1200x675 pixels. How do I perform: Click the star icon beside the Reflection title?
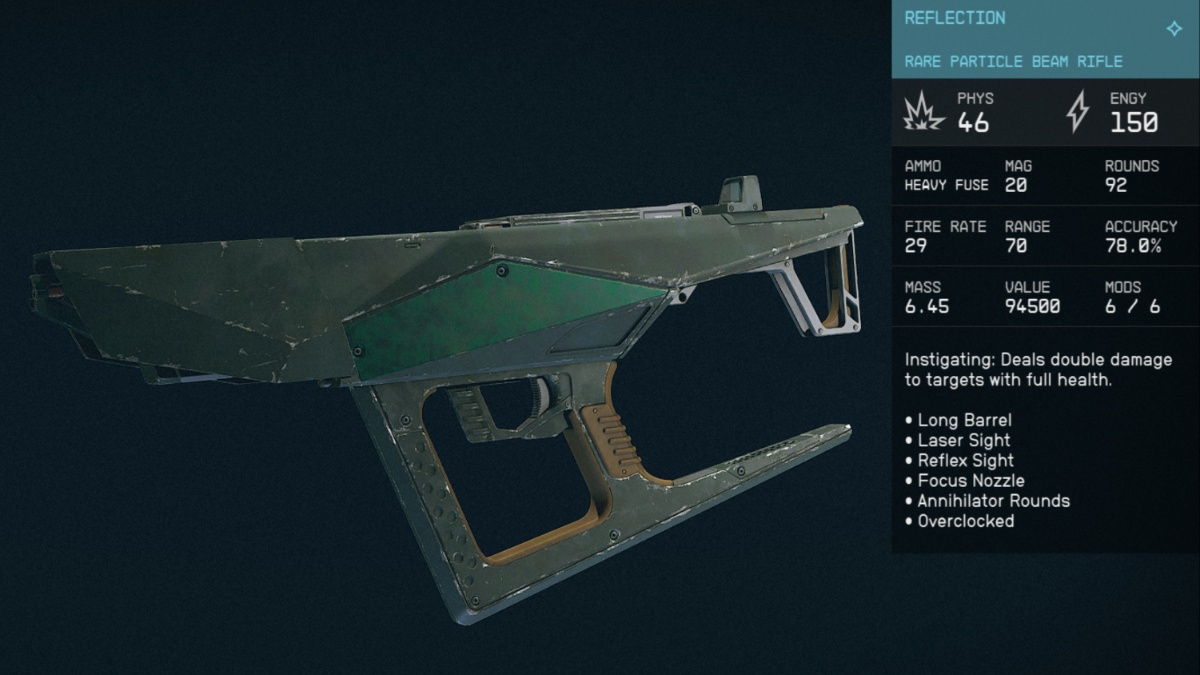[x=1174, y=29]
